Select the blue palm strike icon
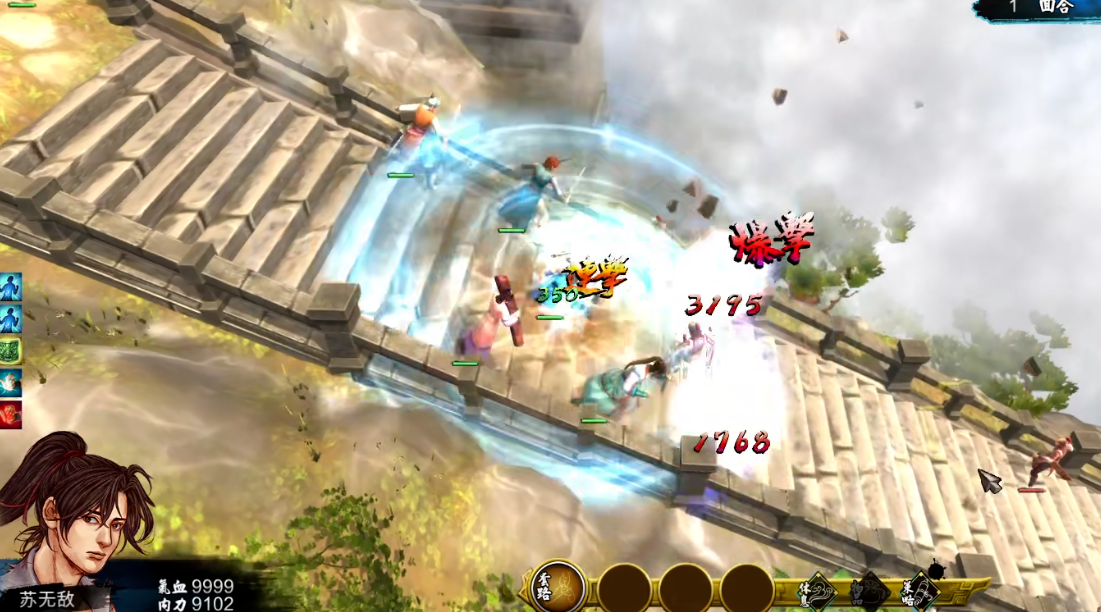The height and width of the screenshot is (612, 1101). pyautogui.click(x=10, y=381)
